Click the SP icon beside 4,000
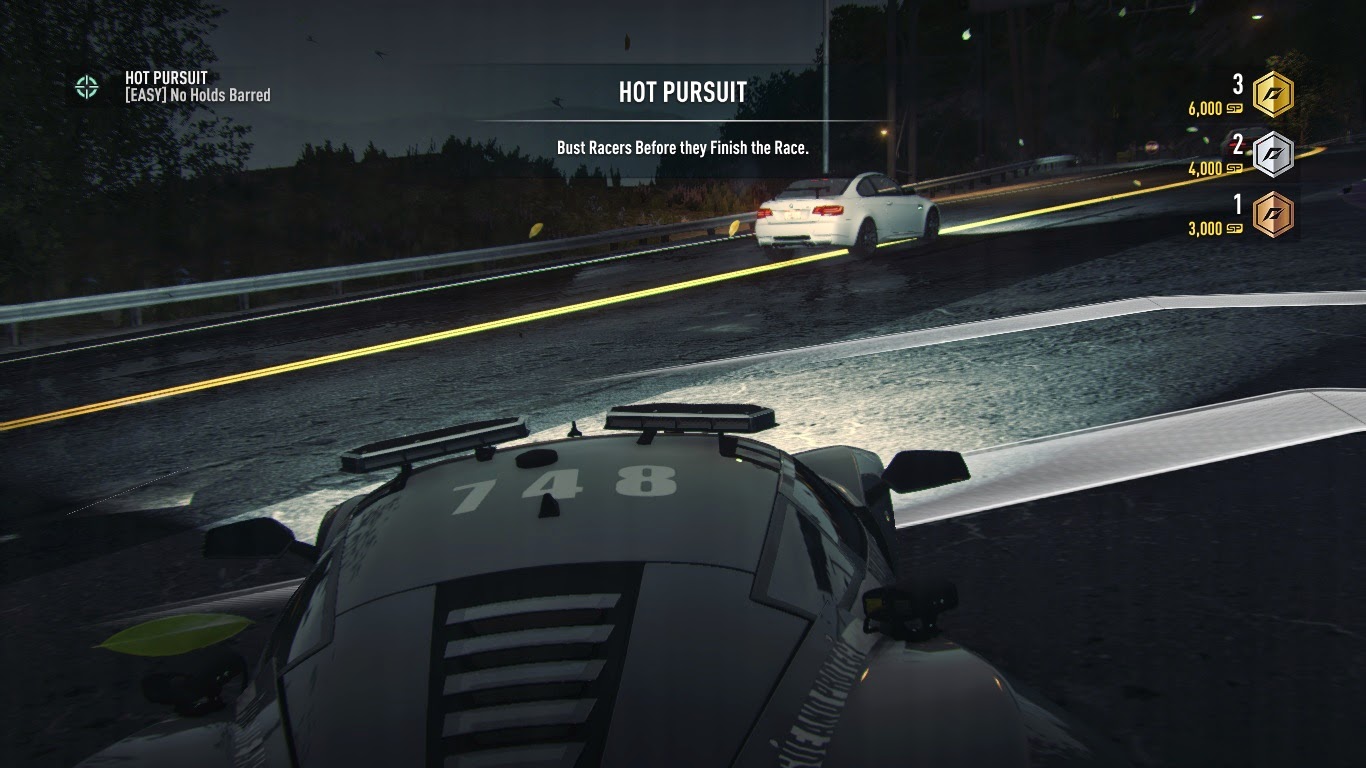 (x=1233, y=169)
